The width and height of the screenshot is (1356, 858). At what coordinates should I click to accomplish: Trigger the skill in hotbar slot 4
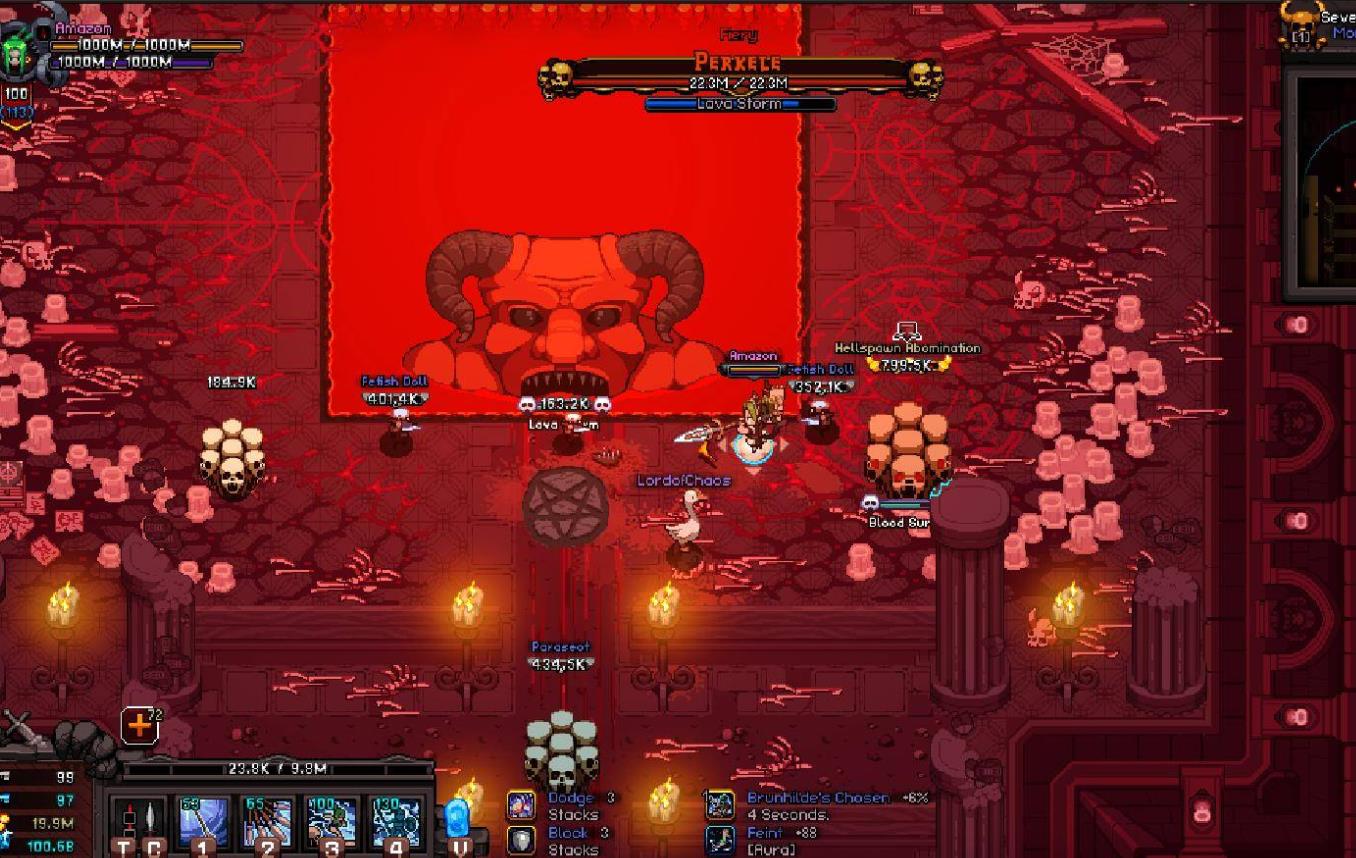pos(395,822)
